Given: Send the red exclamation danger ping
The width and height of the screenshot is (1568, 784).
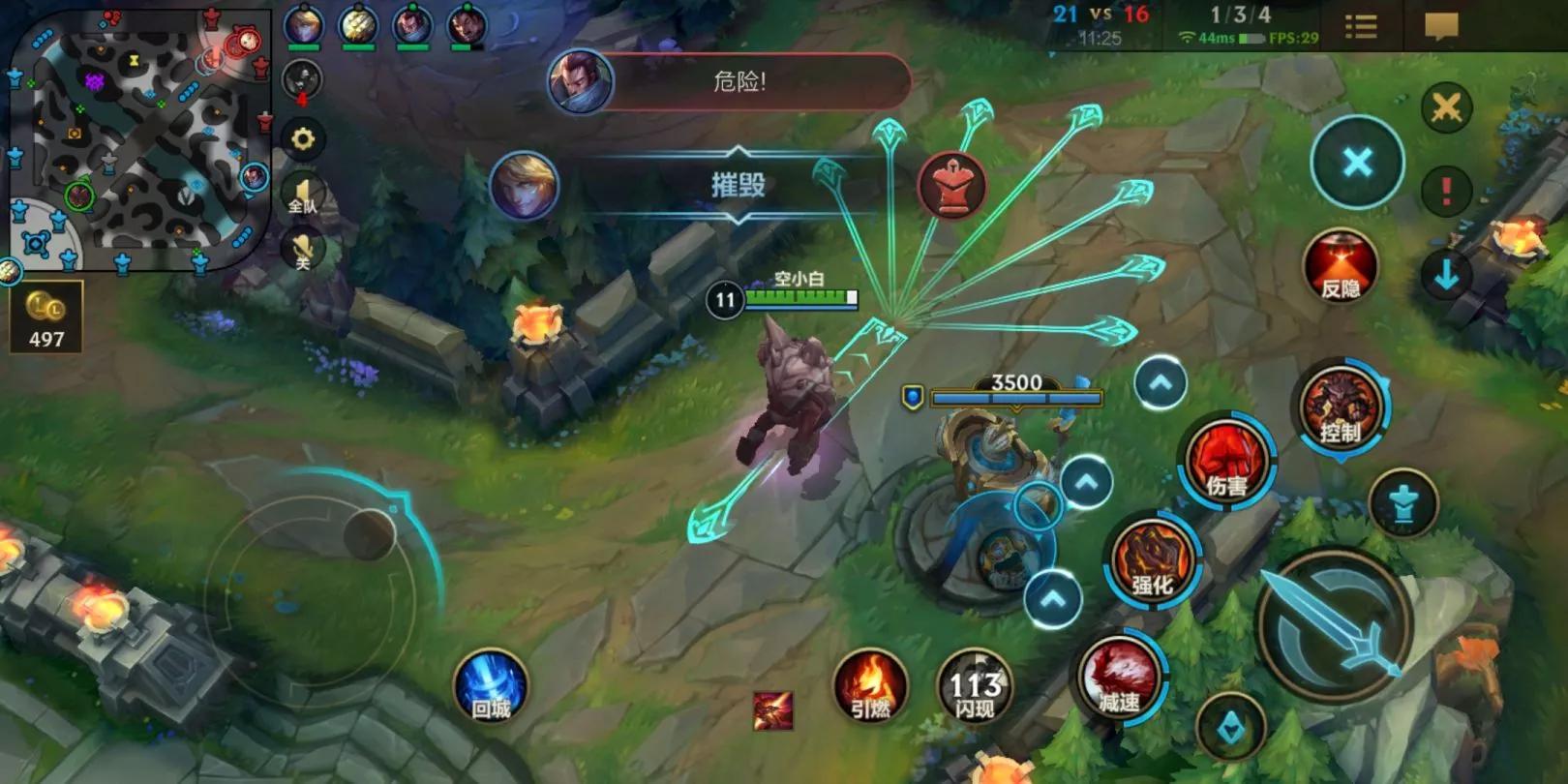Looking at the screenshot, I should (x=1446, y=190).
